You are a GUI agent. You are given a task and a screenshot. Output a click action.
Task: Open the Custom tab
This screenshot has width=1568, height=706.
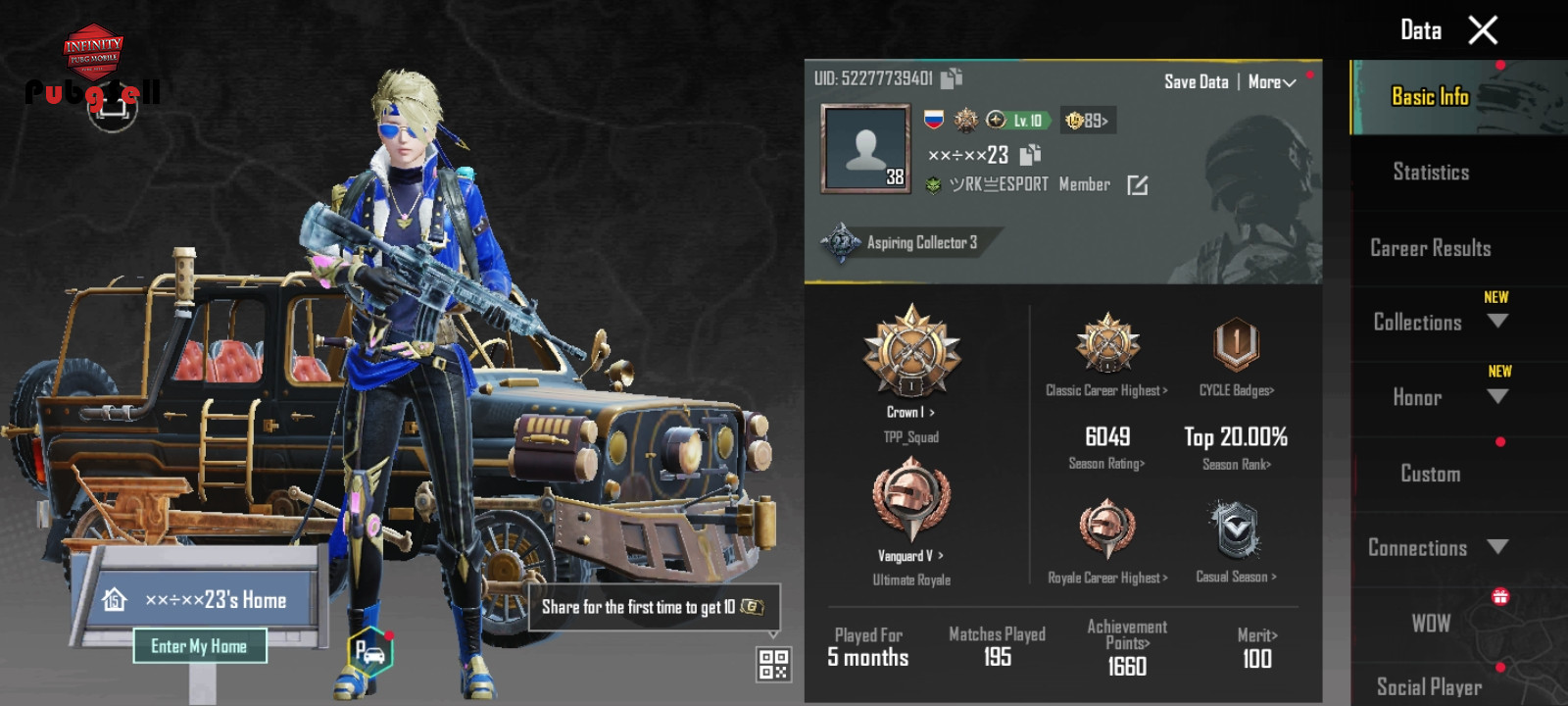coord(1430,474)
